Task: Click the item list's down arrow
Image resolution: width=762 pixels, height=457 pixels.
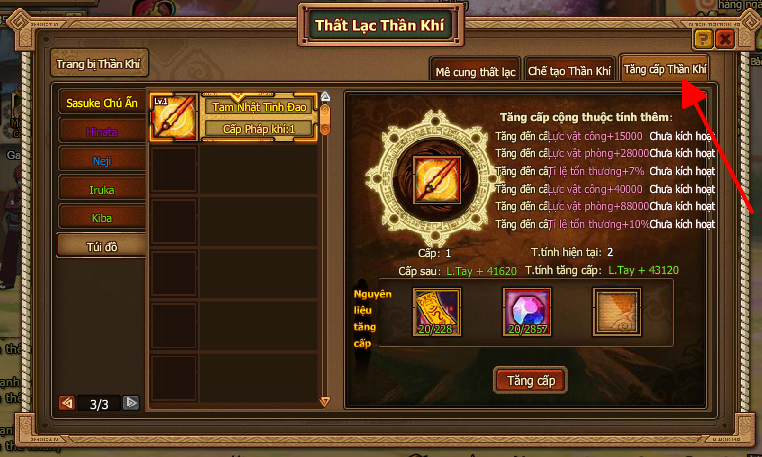Action: point(324,402)
